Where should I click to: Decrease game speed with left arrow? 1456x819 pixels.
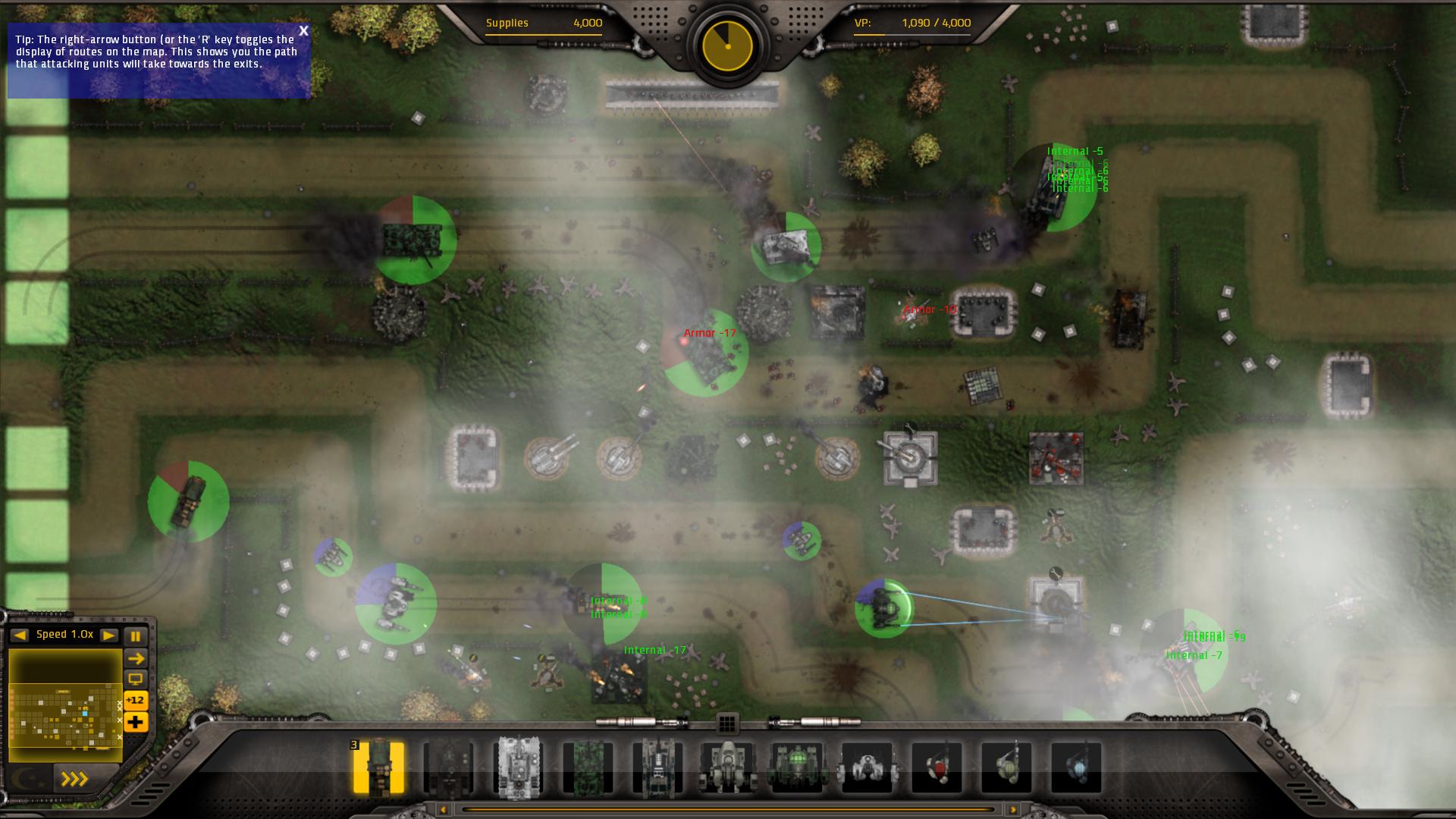(20, 635)
